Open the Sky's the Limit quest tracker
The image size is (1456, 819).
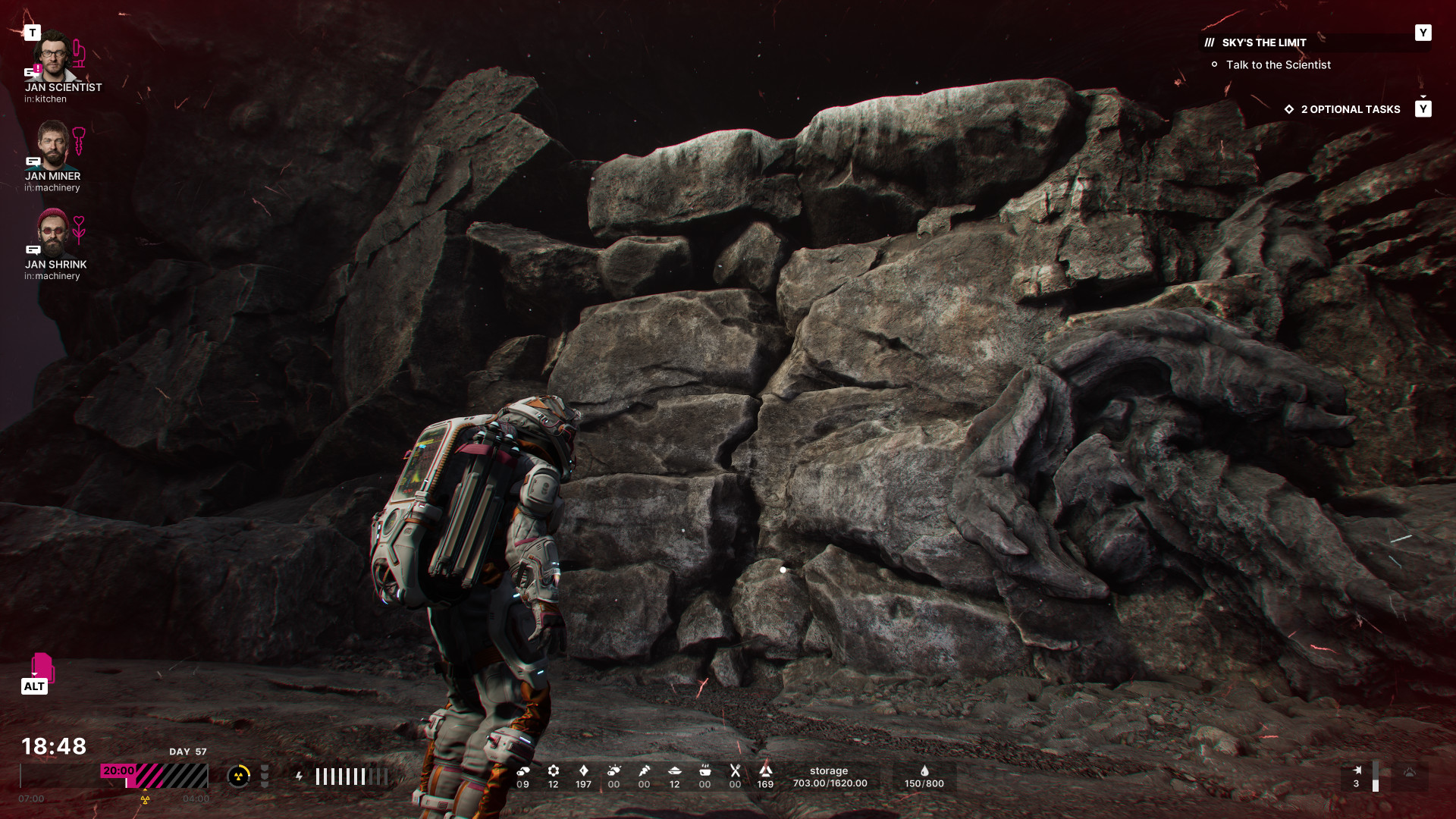tap(1263, 42)
